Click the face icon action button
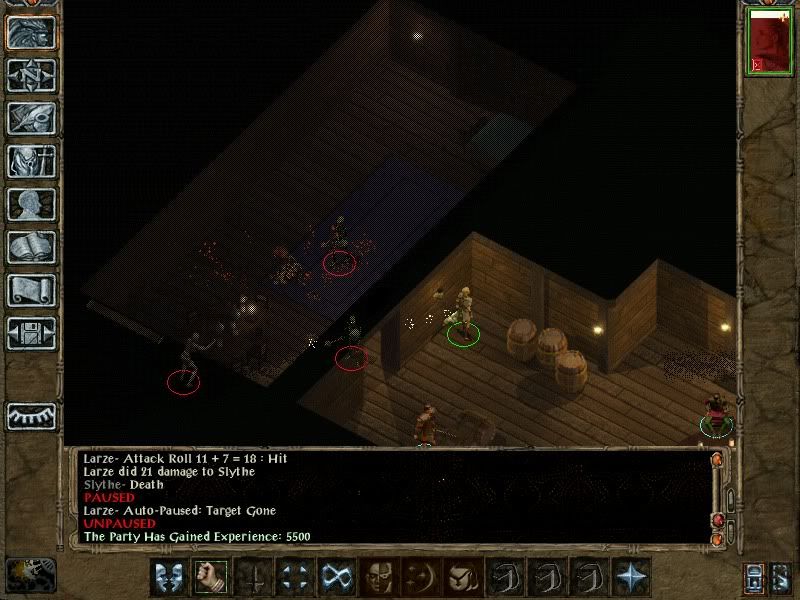 [376, 576]
